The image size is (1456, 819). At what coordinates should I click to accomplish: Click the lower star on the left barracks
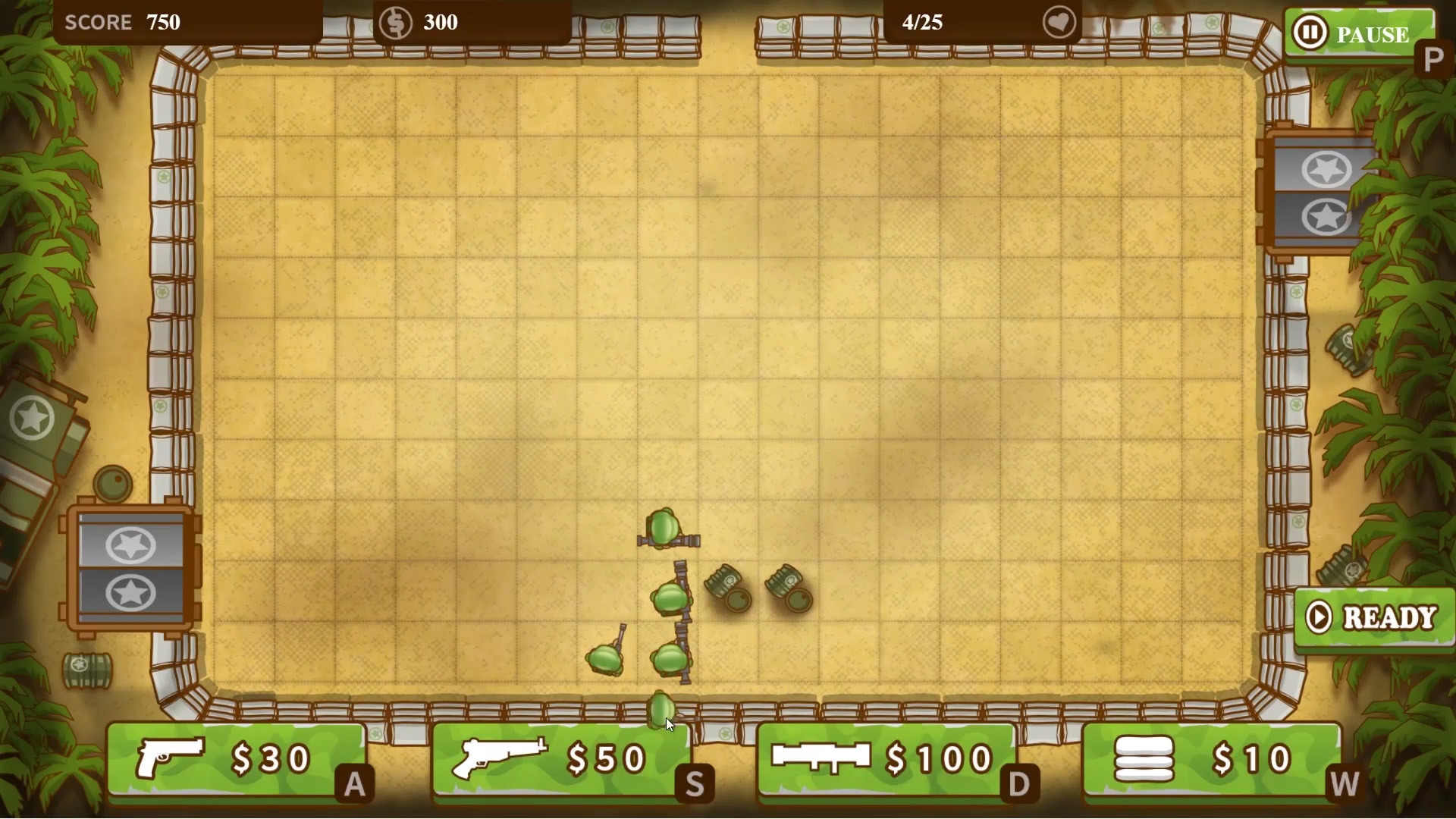click(x=131, y=594)
